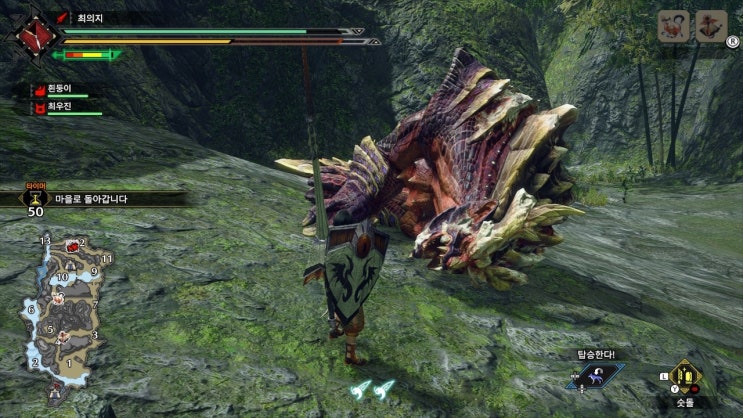743x418 pixels.
Task: Select the whetstone item slot
Action: [685, 378]
